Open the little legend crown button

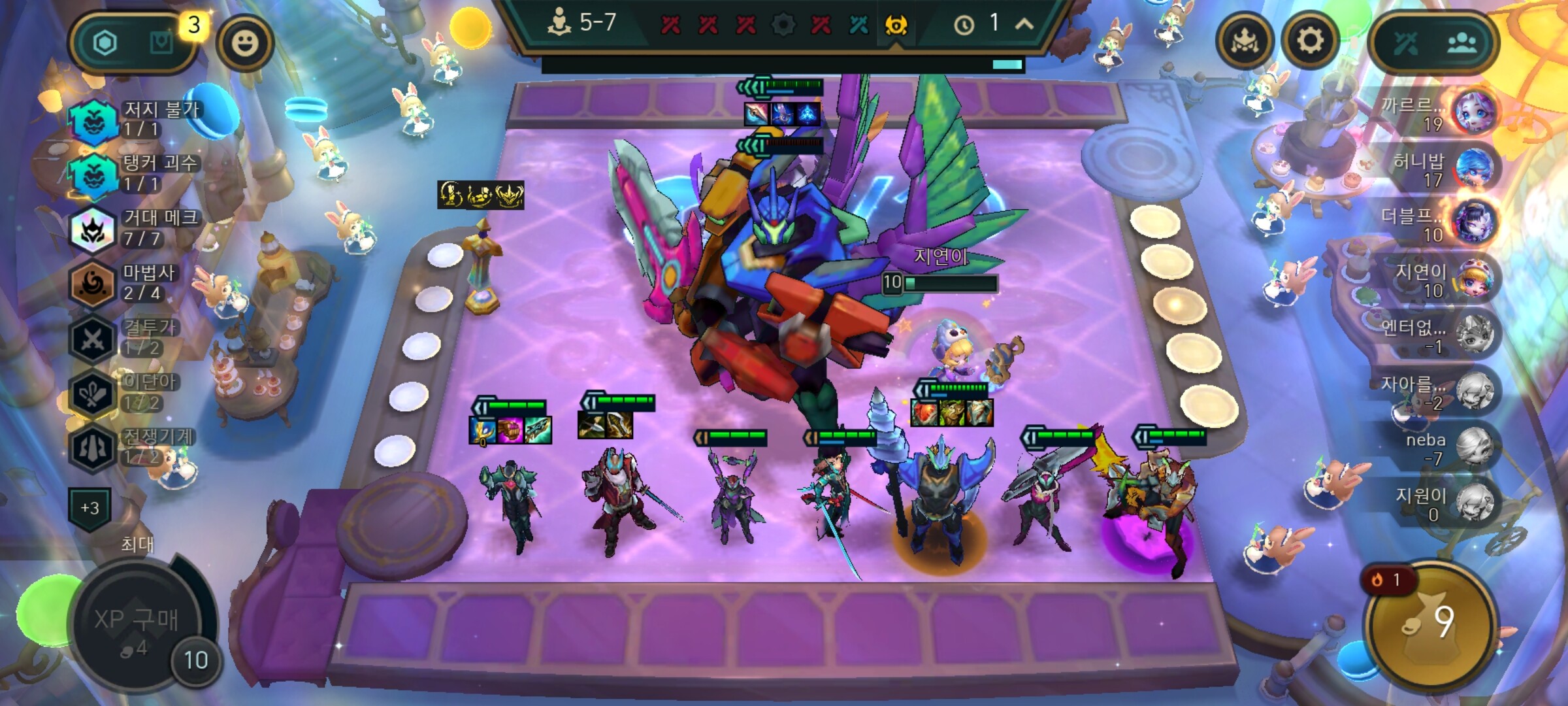click(1244, 42)
